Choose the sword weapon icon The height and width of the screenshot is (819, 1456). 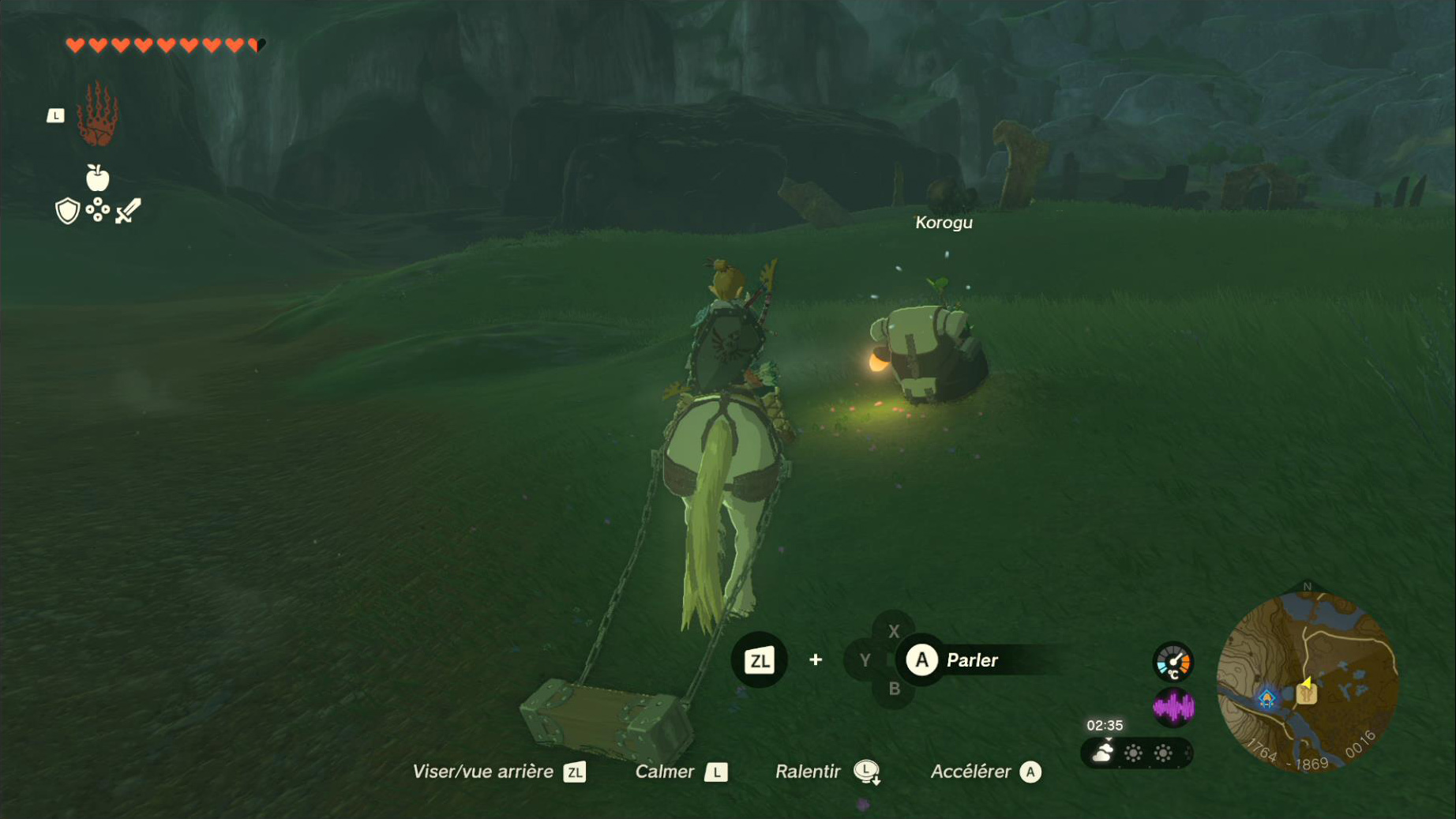tap(128, 211)
